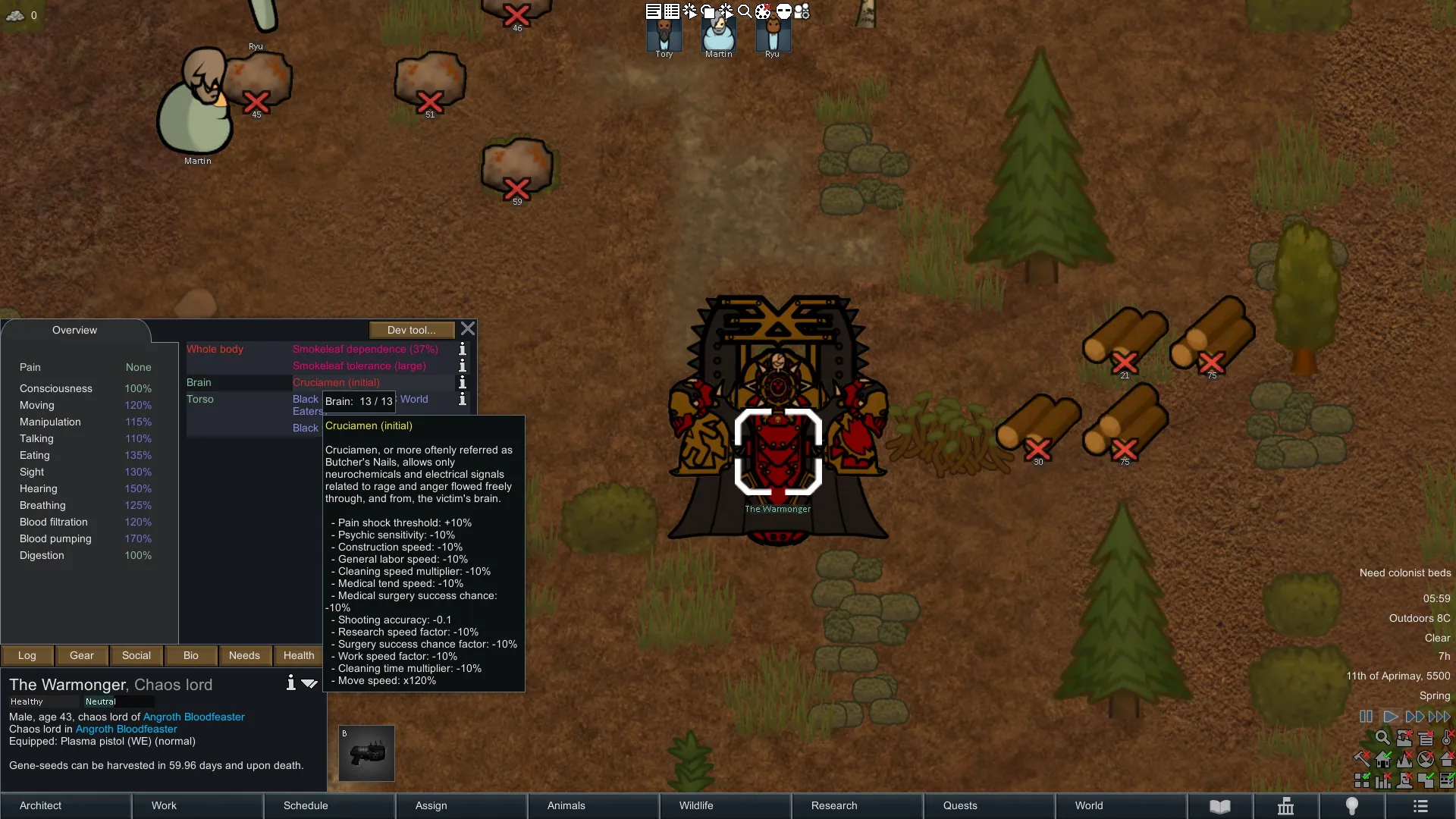Open the Log tab
1456x819 pixels.
click(x=27, y=655)
